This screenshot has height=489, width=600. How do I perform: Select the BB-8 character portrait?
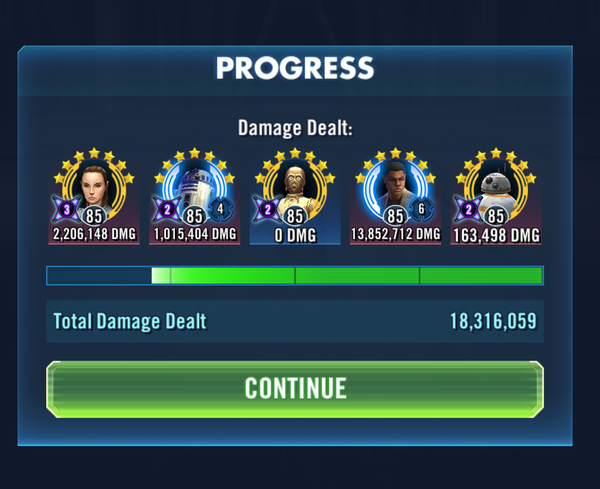pyautogui.click(x=496, y=188)
